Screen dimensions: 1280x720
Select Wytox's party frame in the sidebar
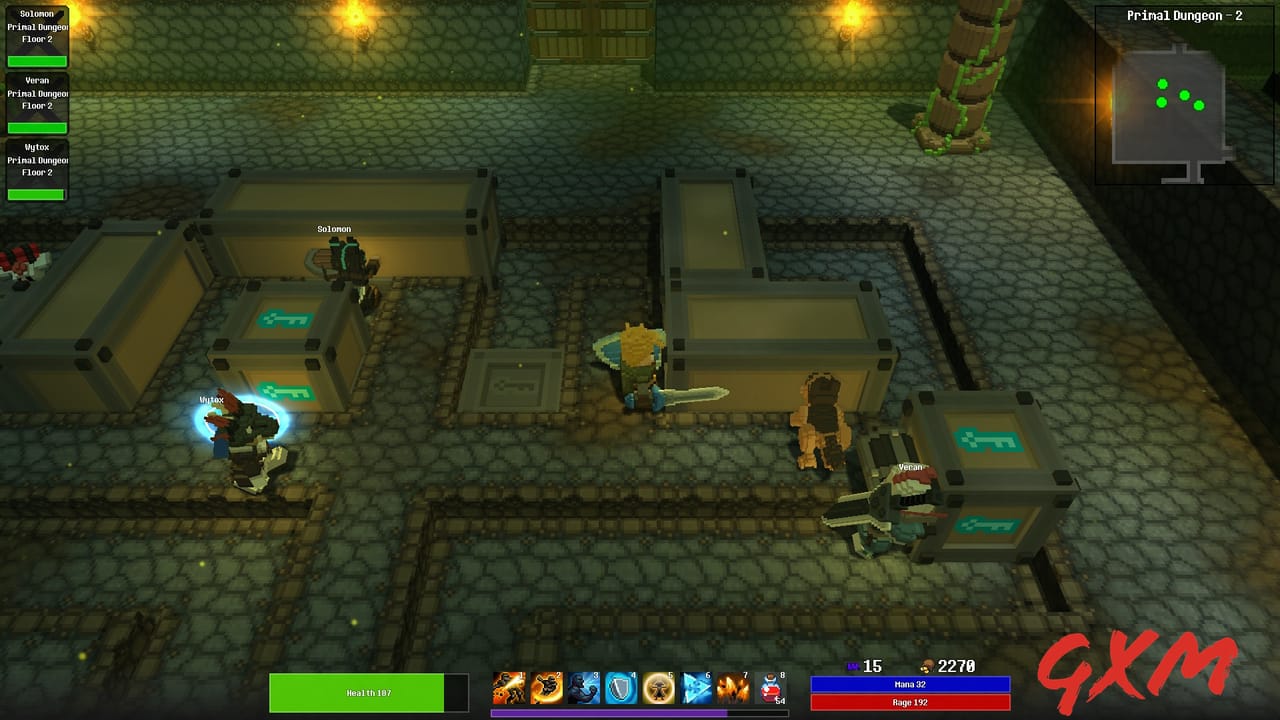37,172
